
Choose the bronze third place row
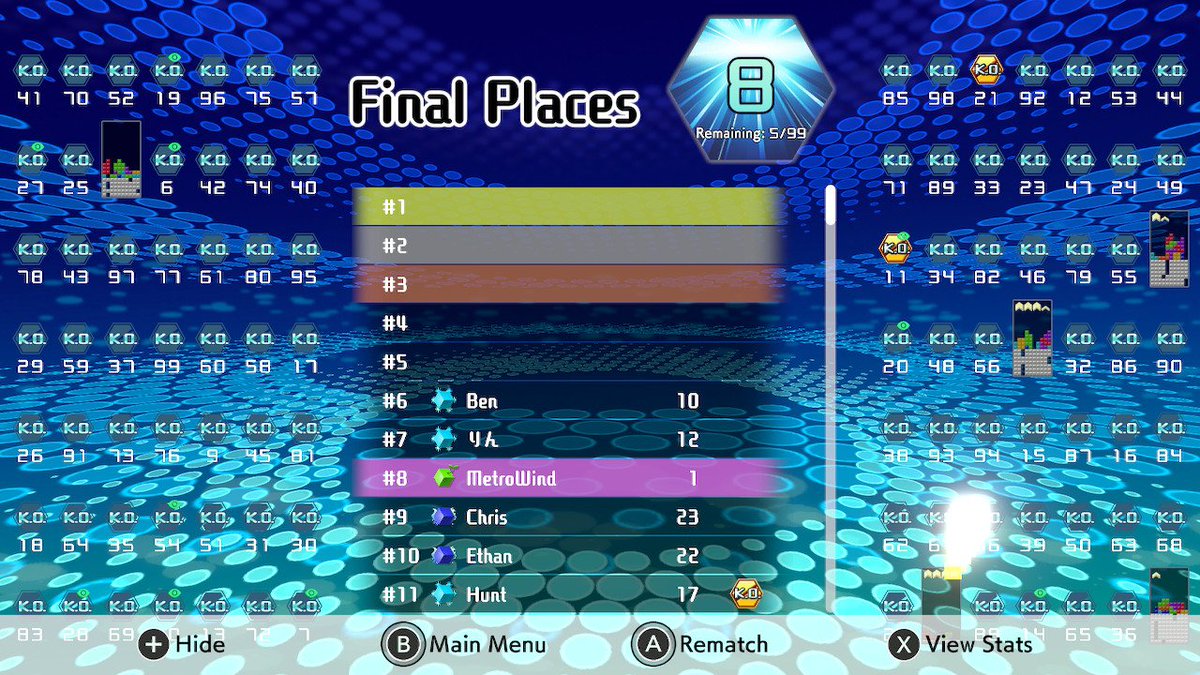[565, 285]
